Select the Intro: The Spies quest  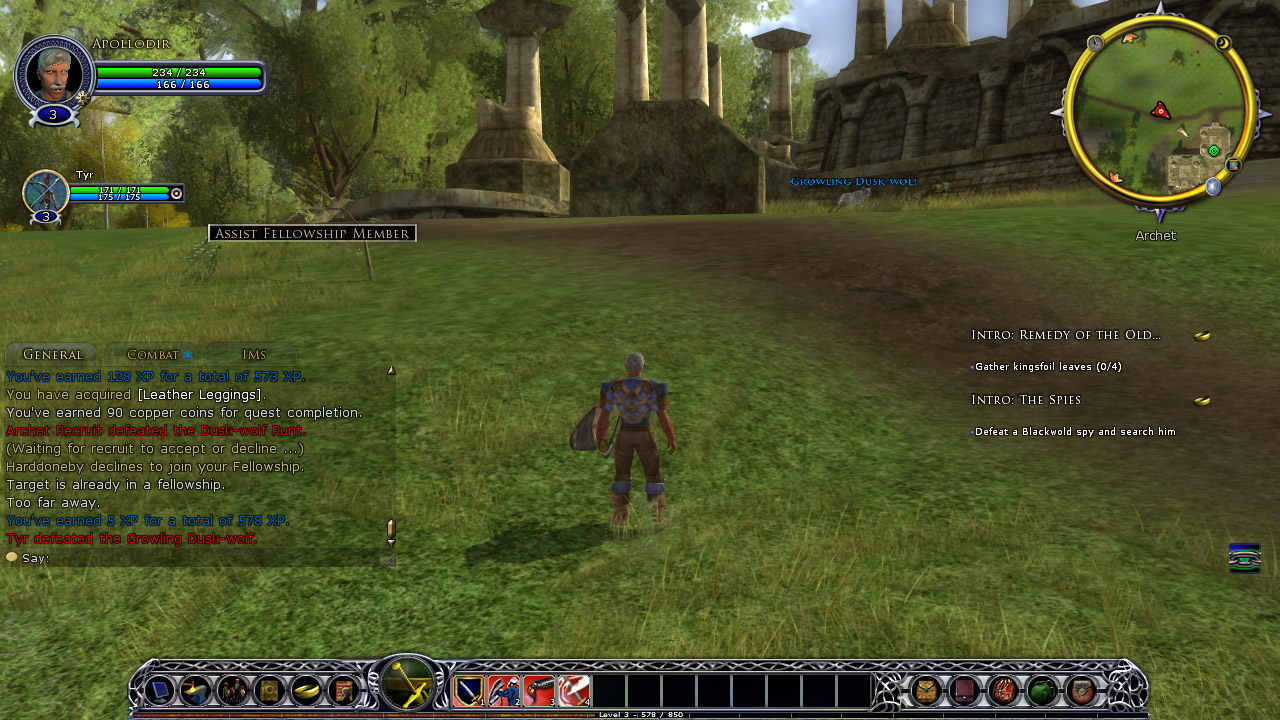point(1025,400)
